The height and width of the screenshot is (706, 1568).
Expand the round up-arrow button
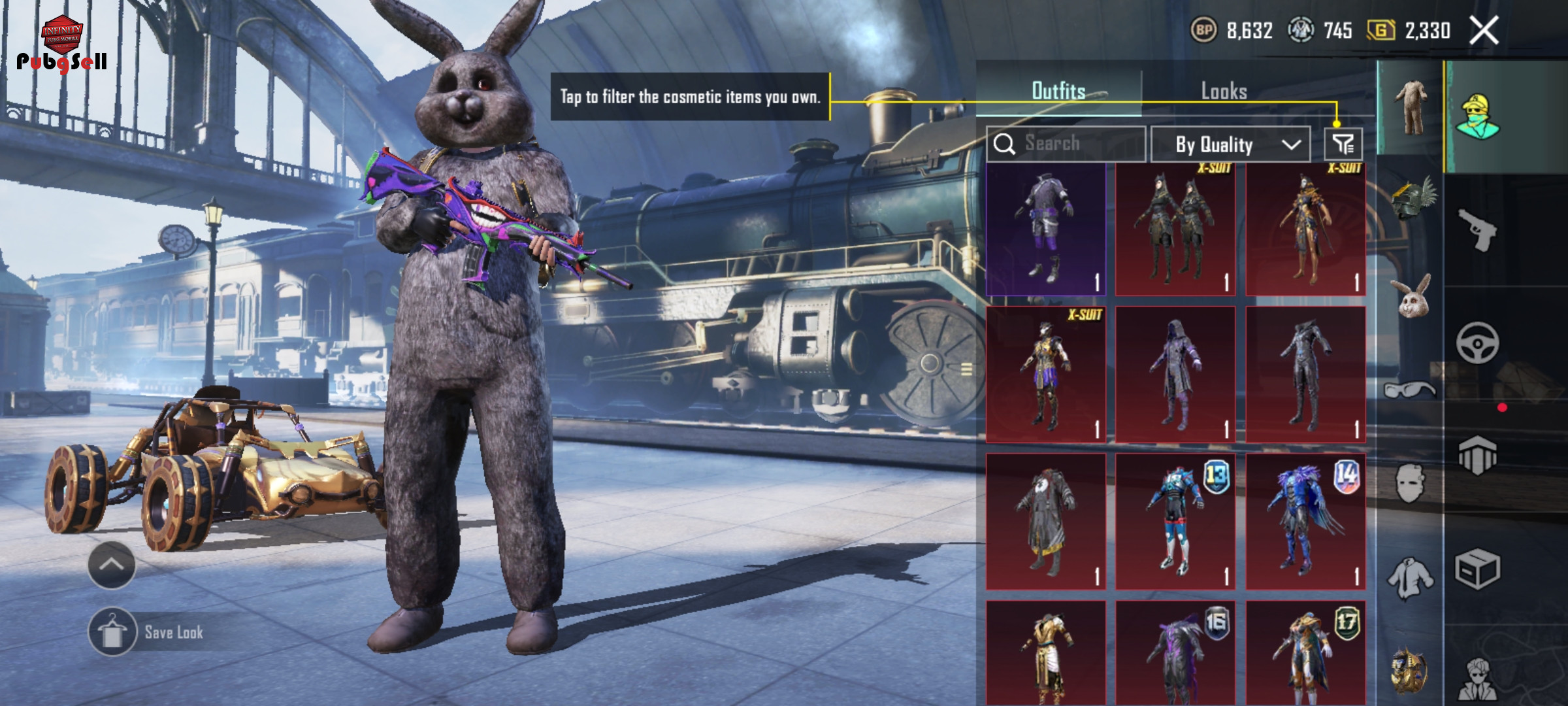tap(112, 565)
